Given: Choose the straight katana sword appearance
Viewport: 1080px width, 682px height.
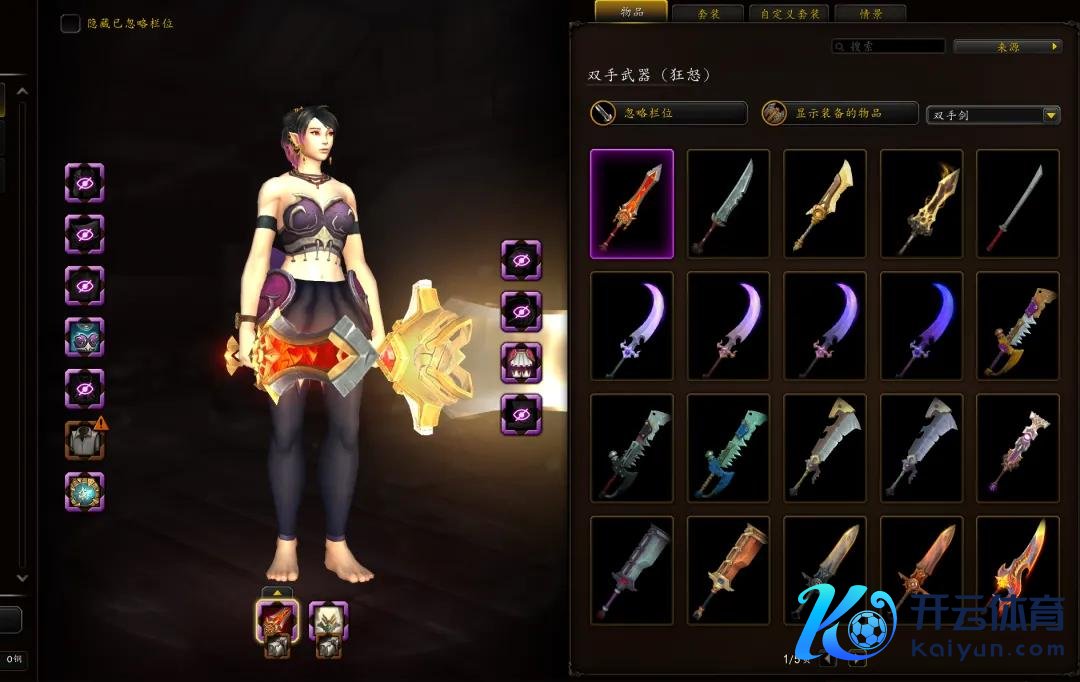Looking at the screenshot, I should click(x=1018, y=204).
